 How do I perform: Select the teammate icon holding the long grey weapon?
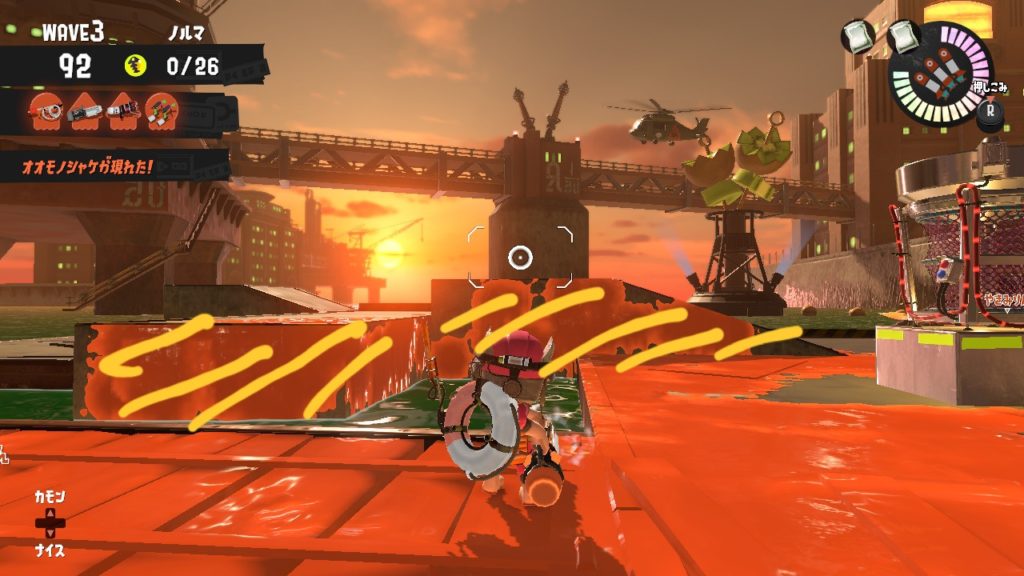tap(84, 111)
